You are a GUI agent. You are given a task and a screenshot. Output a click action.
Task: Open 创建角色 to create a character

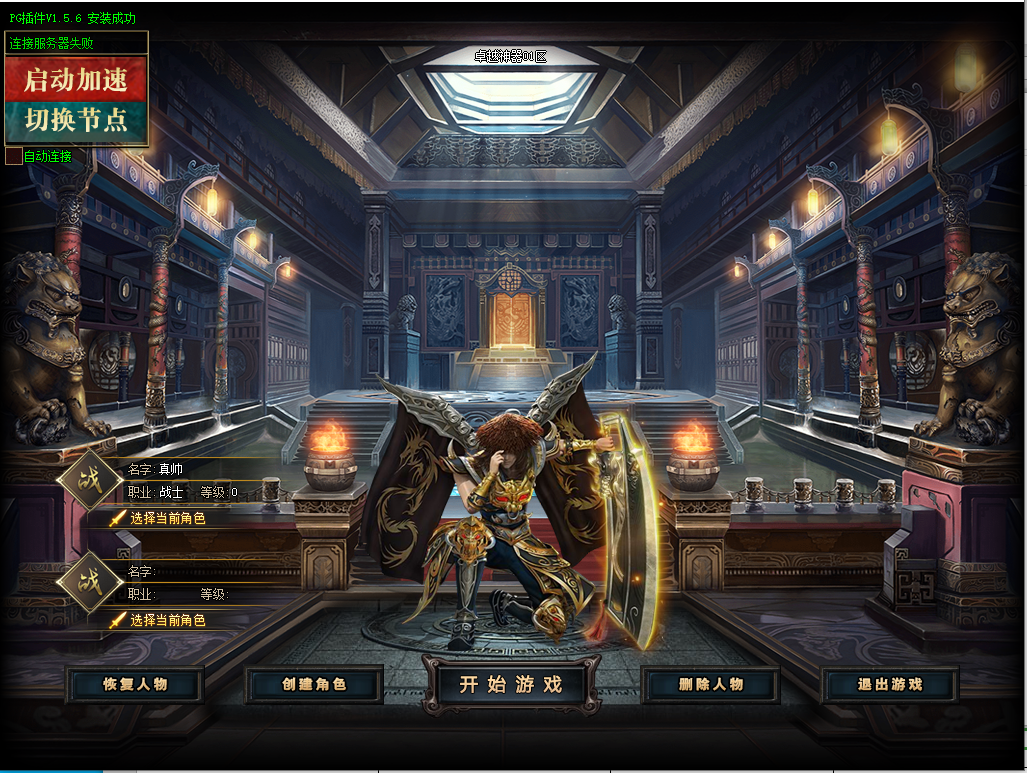(314, 685)
